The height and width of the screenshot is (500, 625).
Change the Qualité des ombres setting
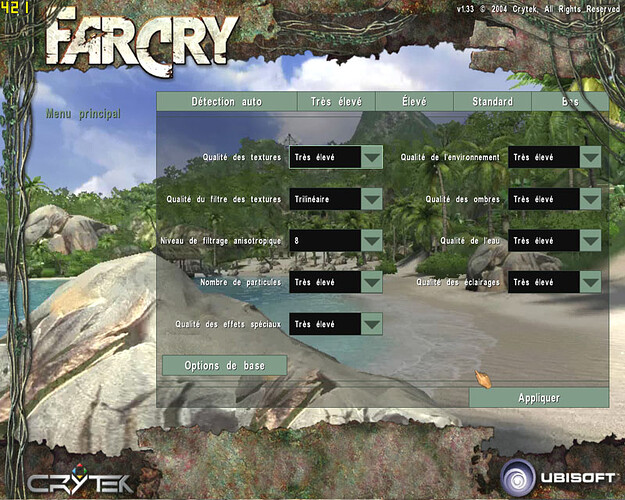click(590, 199)
